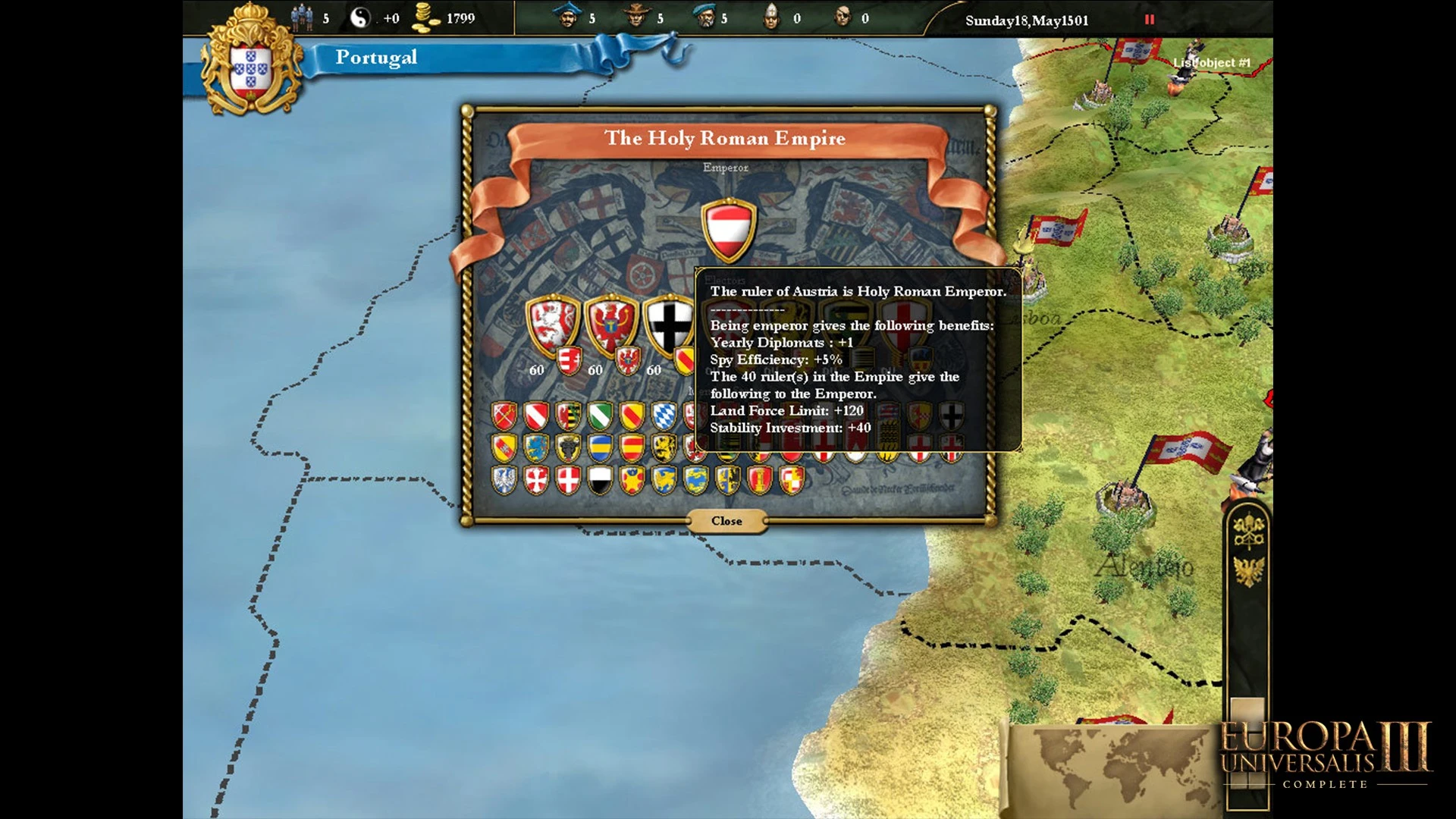Select the Austrian emperor shield
Viewport: 1456px width, 819px height.
pos(728,229)
